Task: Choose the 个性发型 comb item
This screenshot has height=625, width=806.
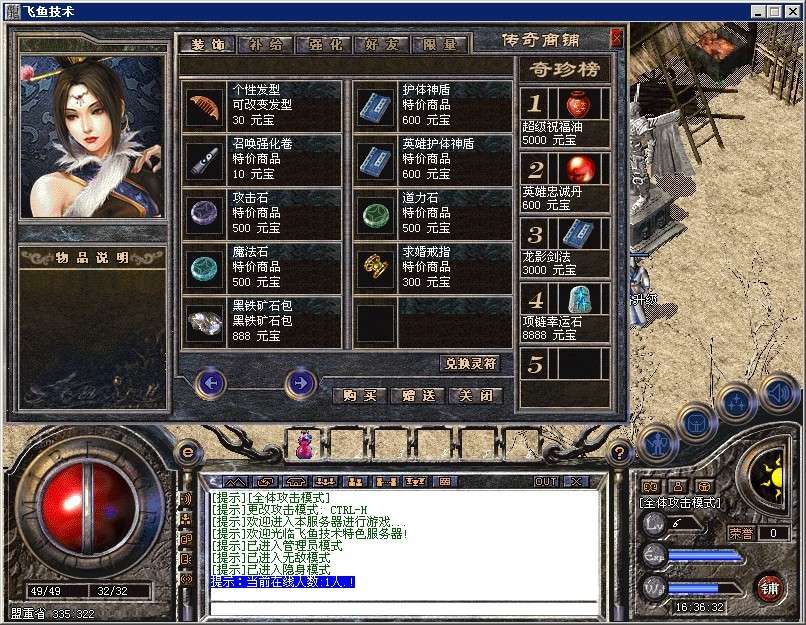Action: pos(204,107)
